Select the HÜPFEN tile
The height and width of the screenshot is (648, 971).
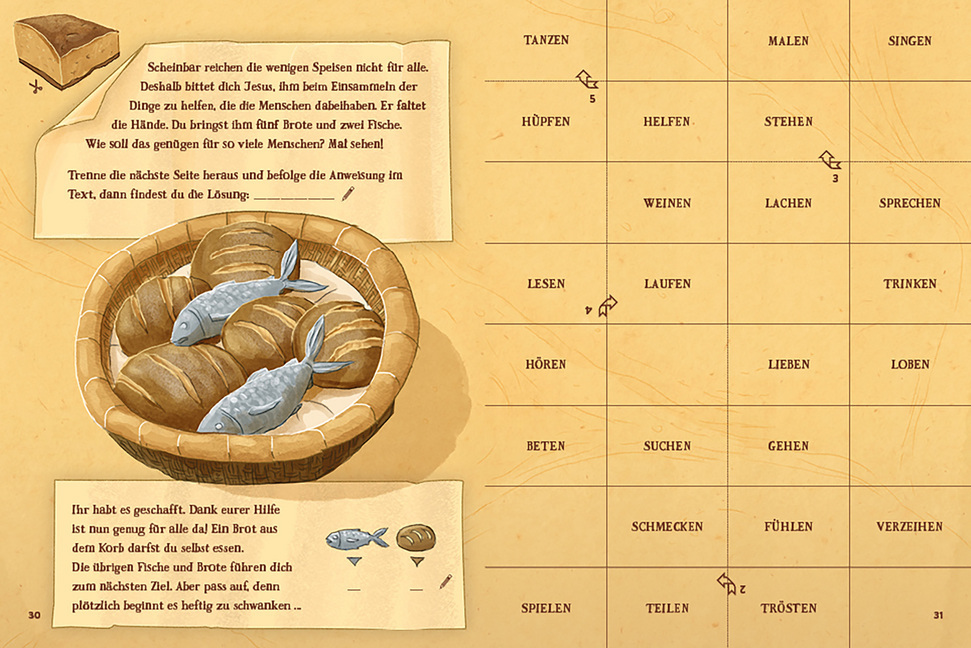546,122
